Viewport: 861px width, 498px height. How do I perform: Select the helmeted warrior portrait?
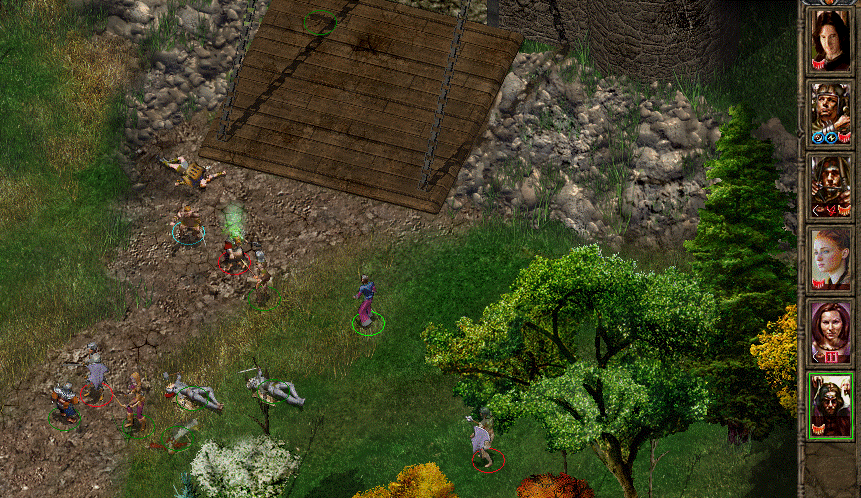[830, 113]
